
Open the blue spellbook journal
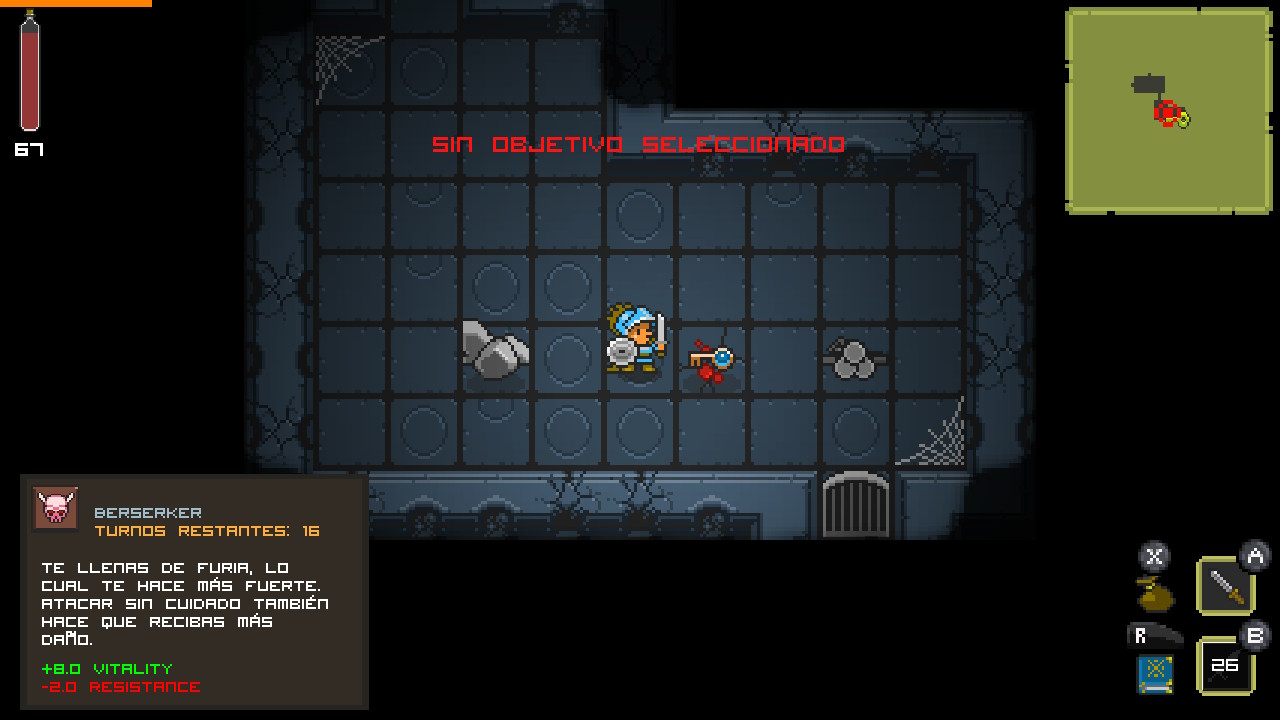point(1154,674)
